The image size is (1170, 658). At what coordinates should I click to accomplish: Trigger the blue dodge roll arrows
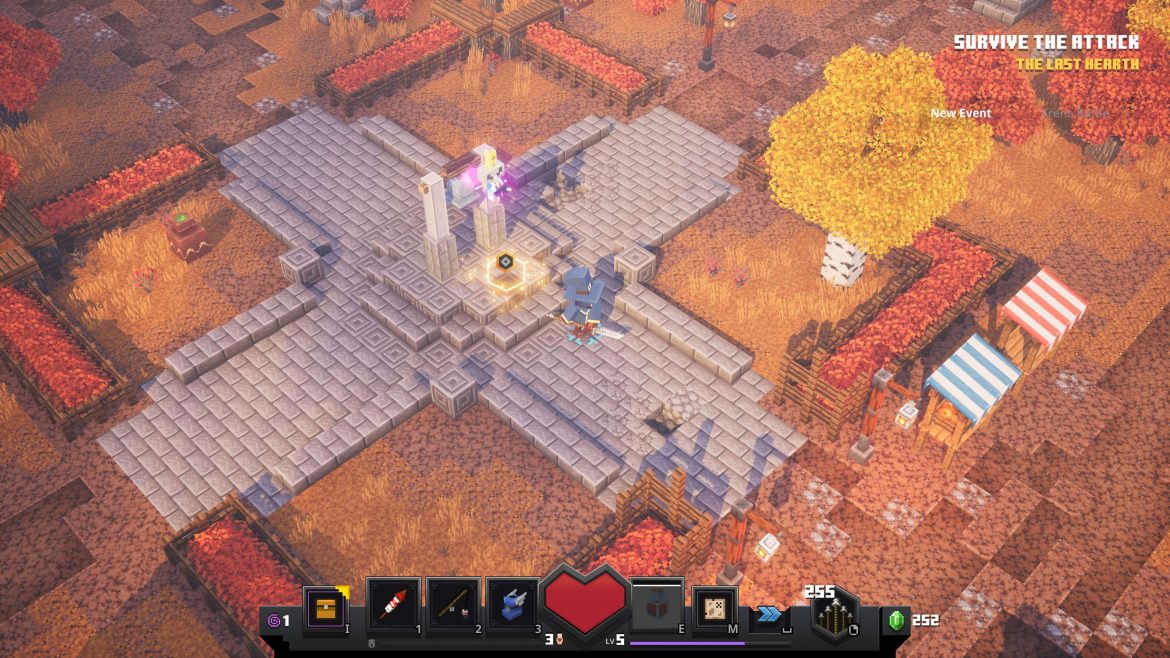(768, 614)
